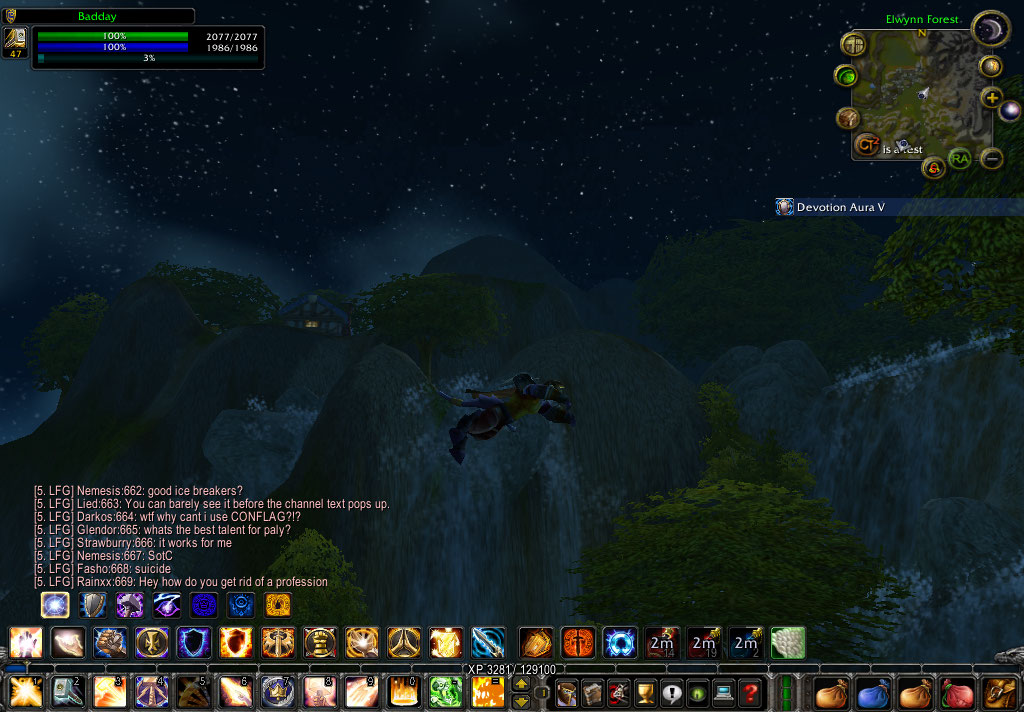Use the white wool cloth item slot

point(788,642)
